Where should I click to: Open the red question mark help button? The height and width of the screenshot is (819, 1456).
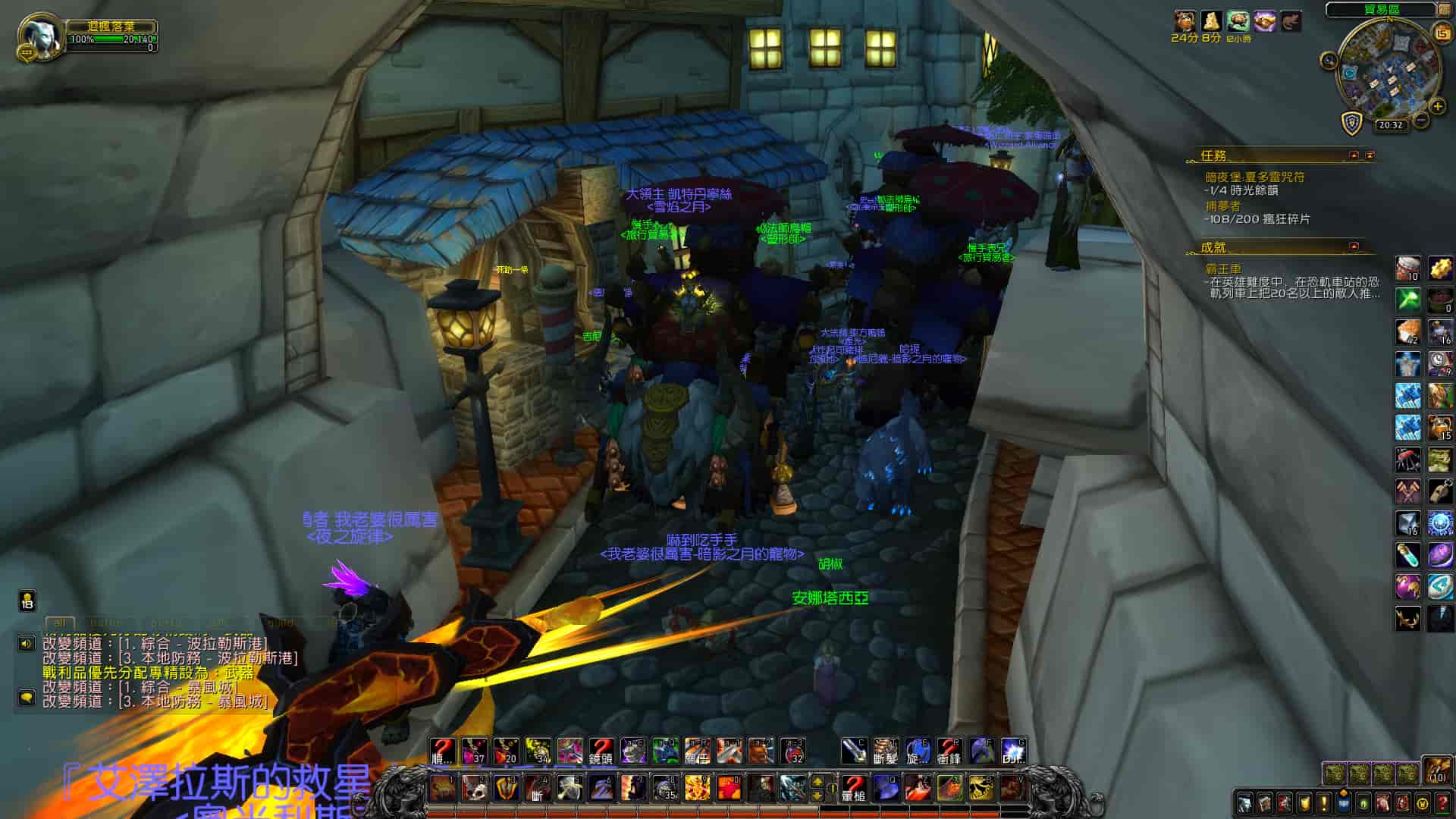pyautogui.click(x=1442, y=802)
